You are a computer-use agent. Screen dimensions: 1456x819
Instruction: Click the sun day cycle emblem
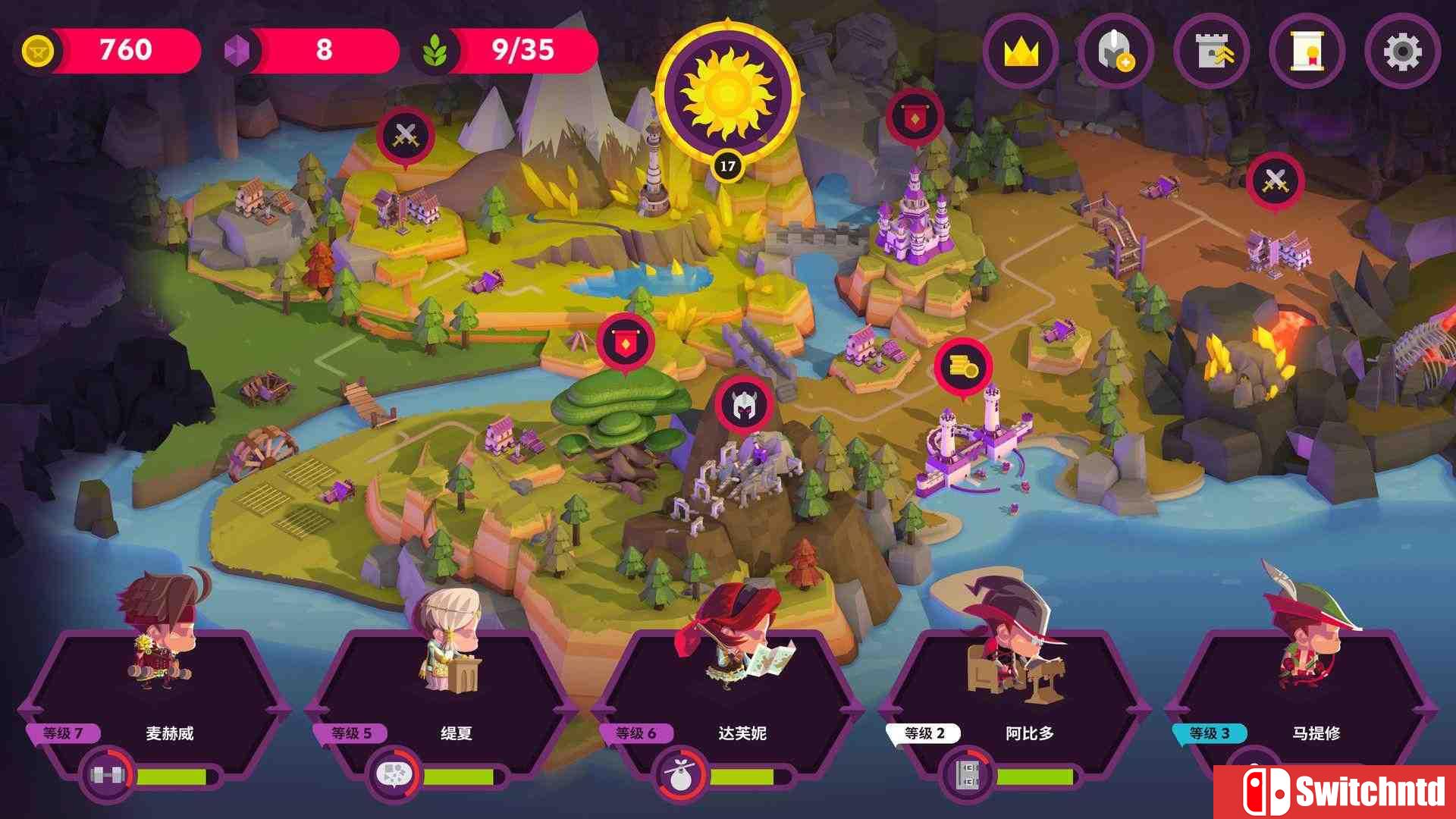click(x=727, y=93)
